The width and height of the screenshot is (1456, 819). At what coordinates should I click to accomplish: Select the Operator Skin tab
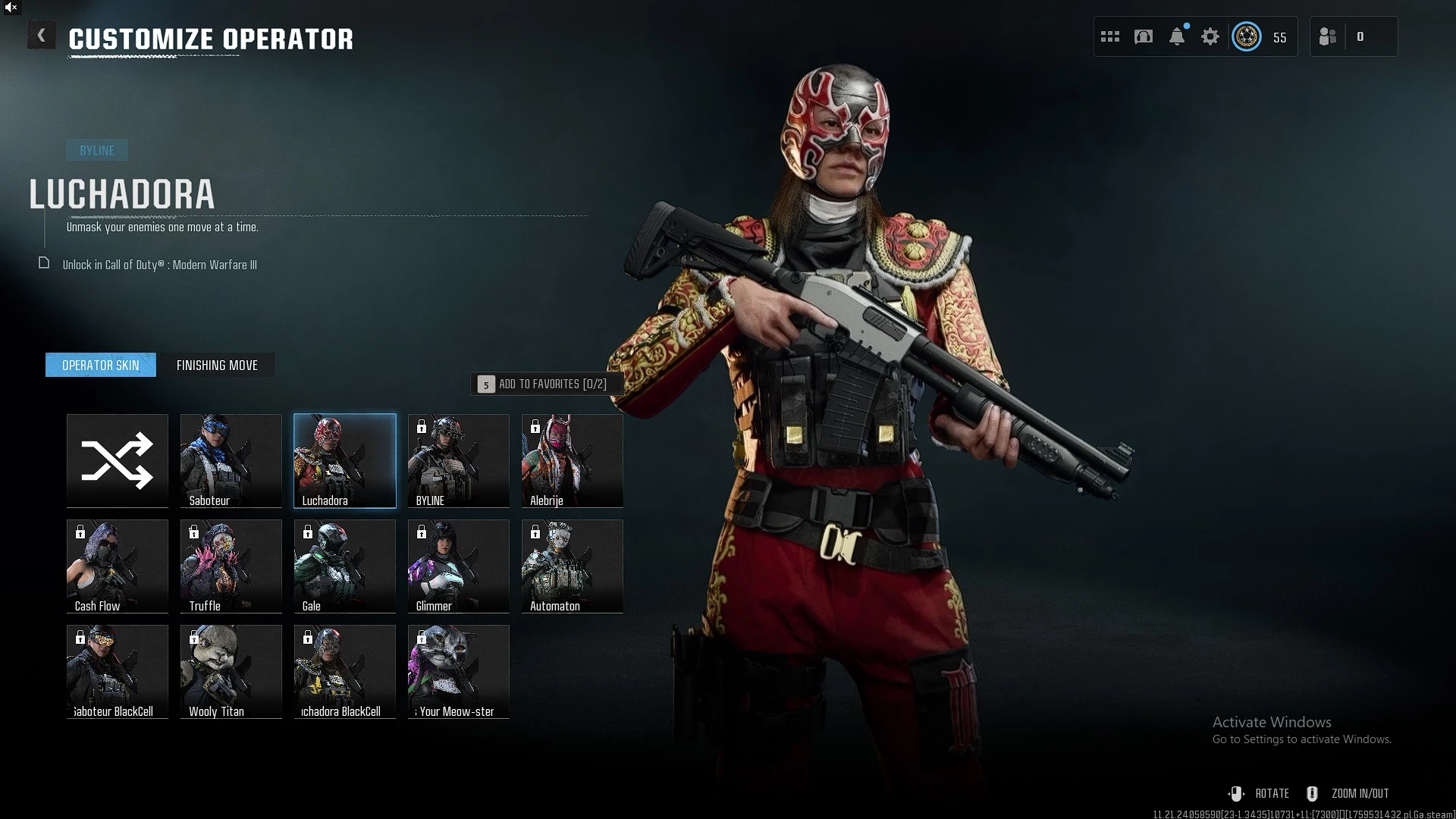(x=101, y=366)
